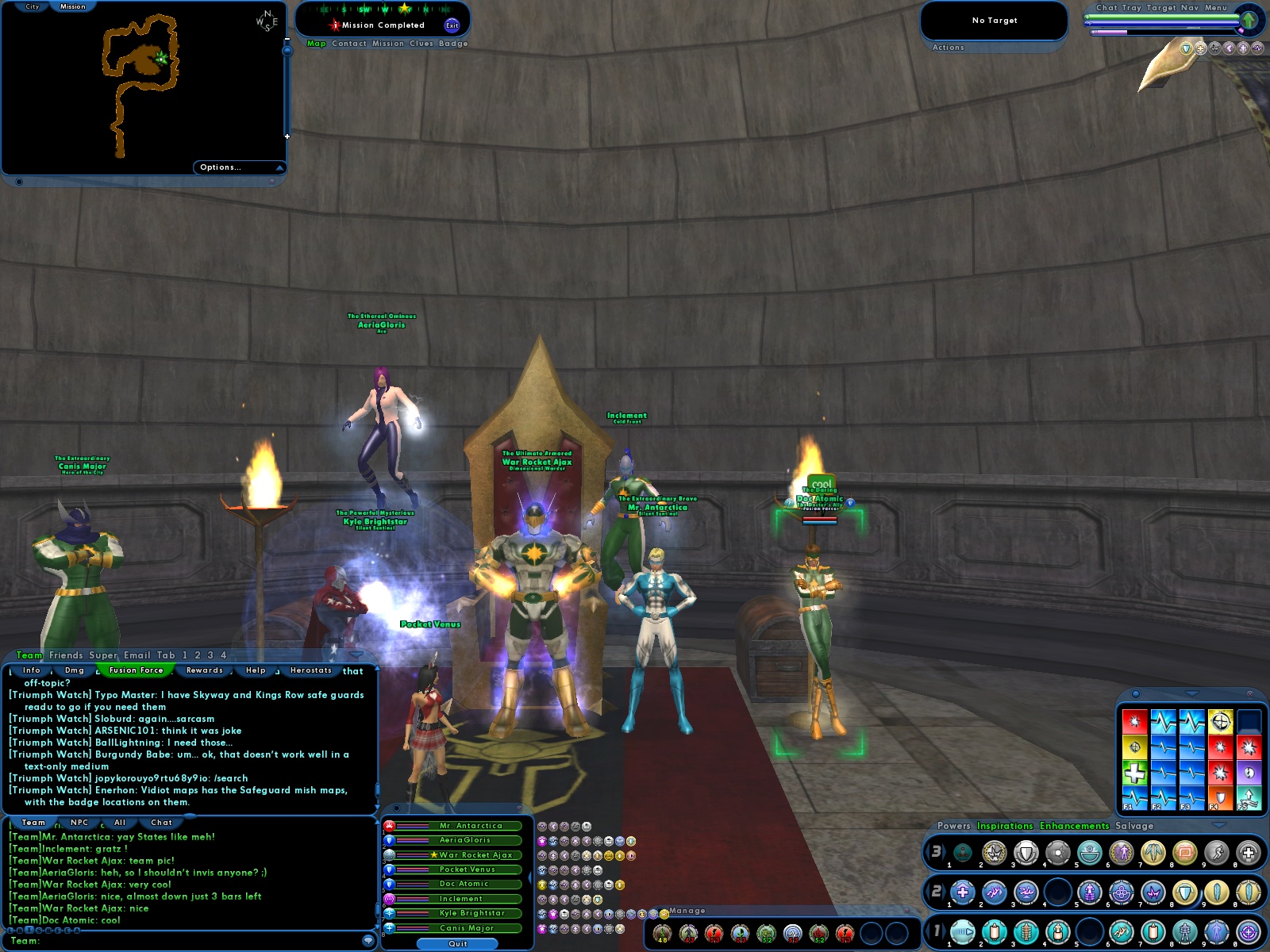Quit the team with the Quit button
Viewport: 1270px width, 952px height.
click(458, 944)
